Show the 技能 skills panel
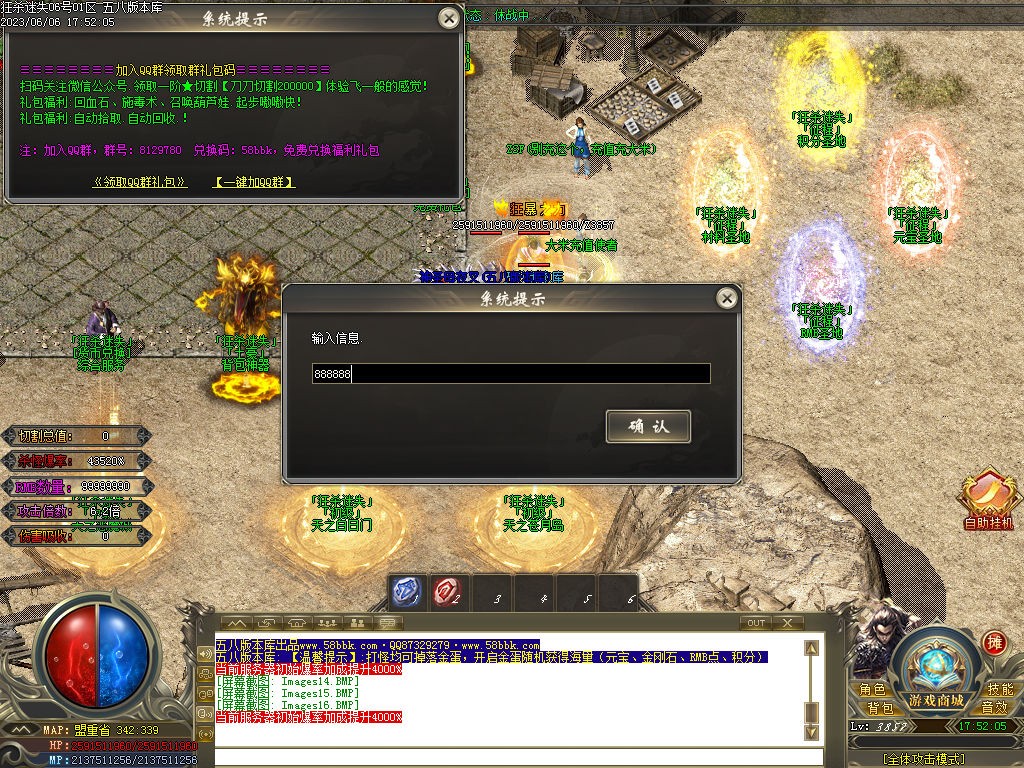The image size is (1024, 768). click(x=1000, y=689)
